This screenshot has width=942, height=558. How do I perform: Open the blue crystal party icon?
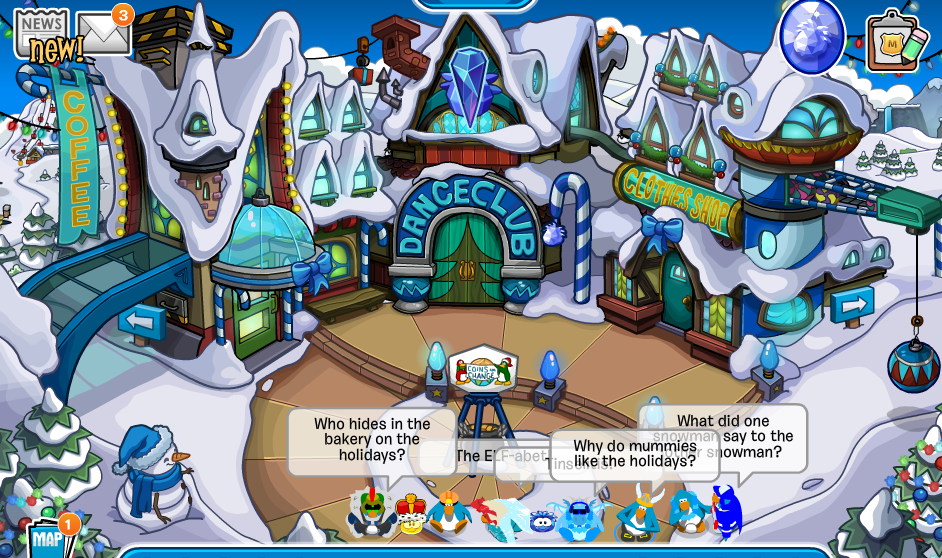[811, 36]
